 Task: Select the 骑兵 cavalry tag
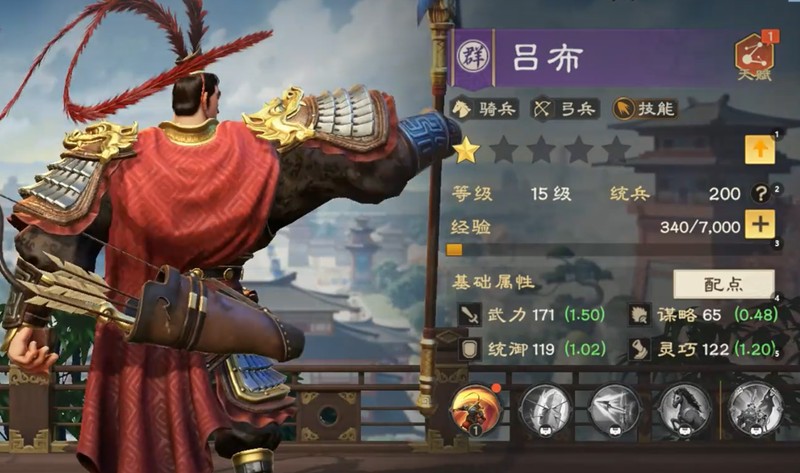coord(487,108)
